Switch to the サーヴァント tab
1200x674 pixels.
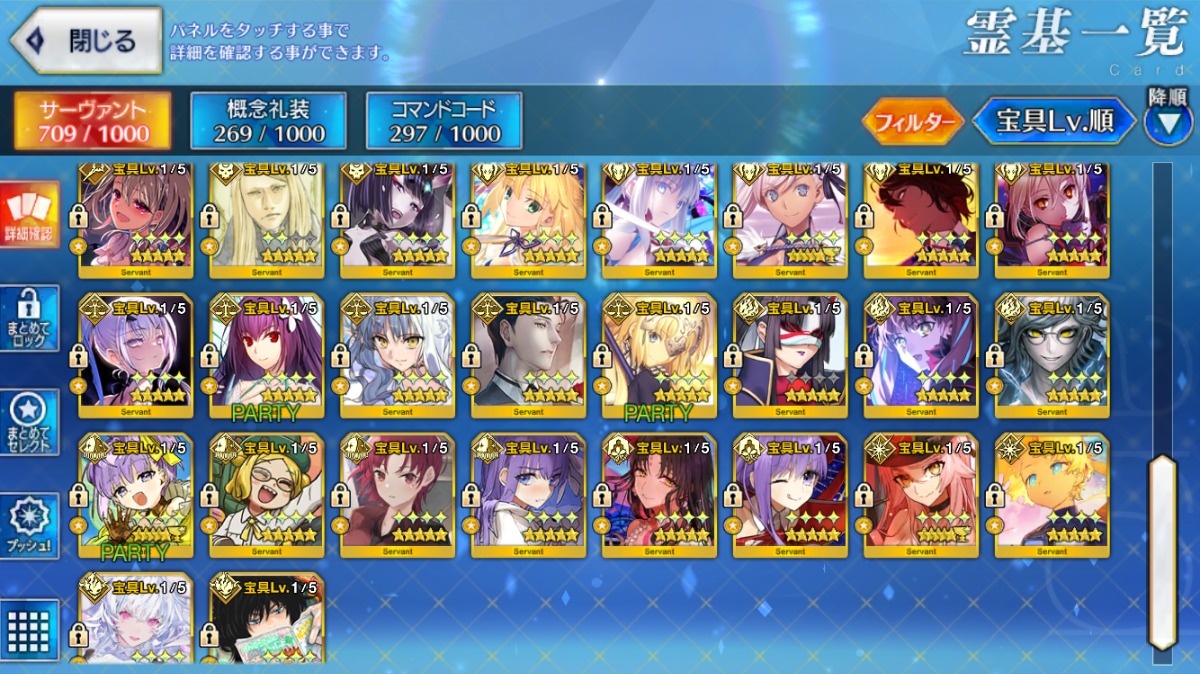(92, 121)
